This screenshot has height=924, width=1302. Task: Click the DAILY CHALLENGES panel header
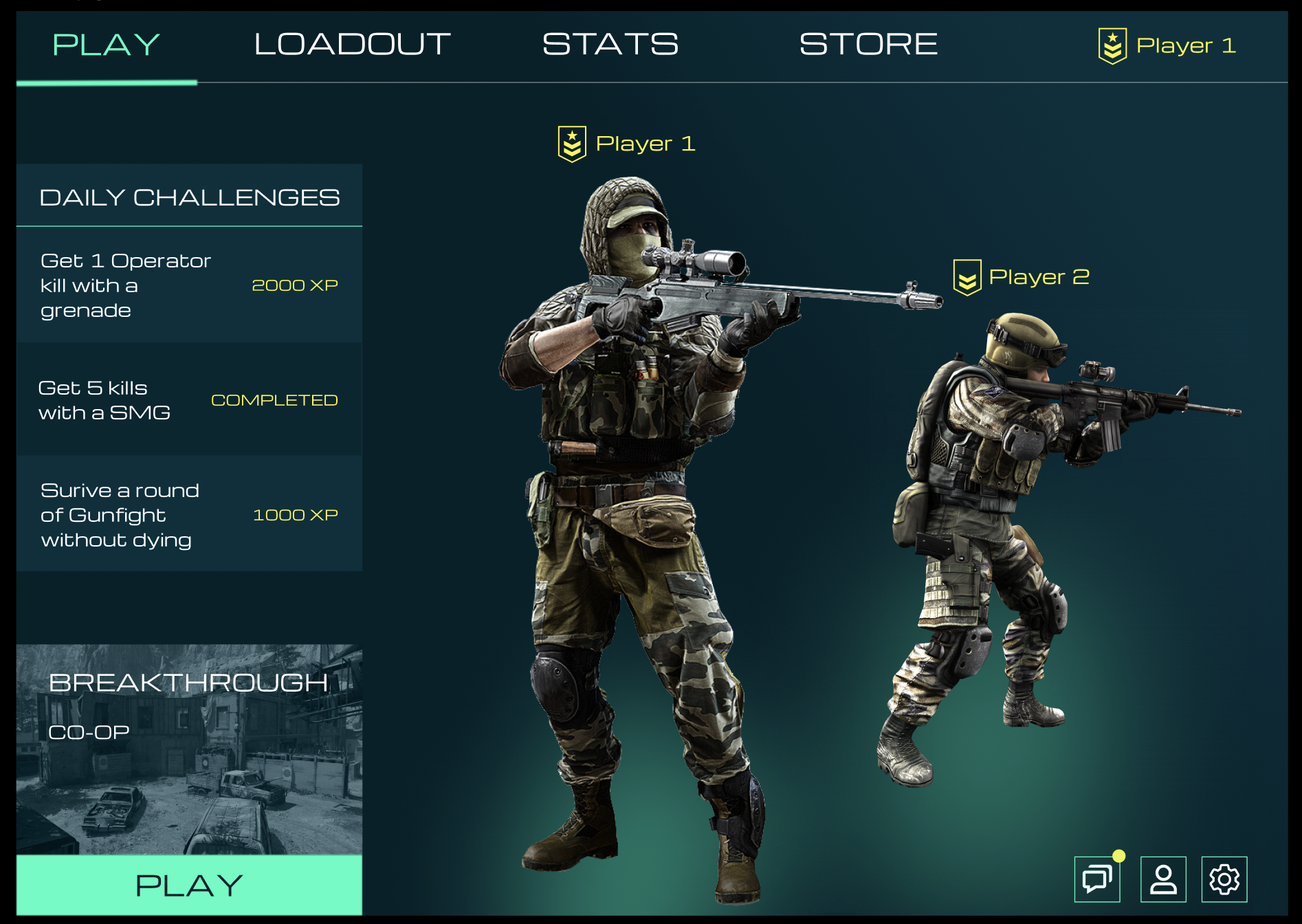(190, 196)
